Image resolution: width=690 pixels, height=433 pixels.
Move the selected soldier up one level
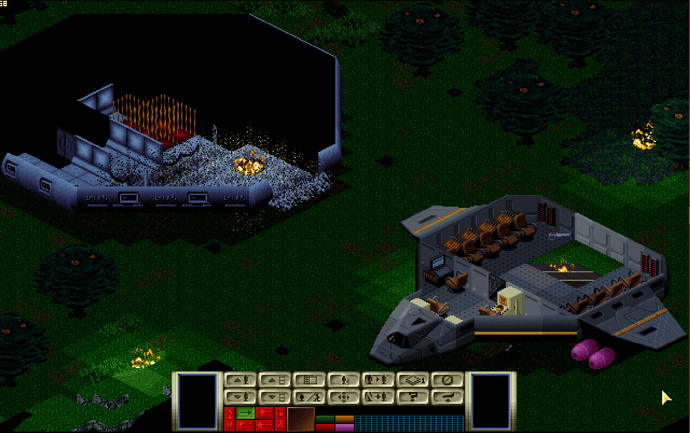point(238,381)
